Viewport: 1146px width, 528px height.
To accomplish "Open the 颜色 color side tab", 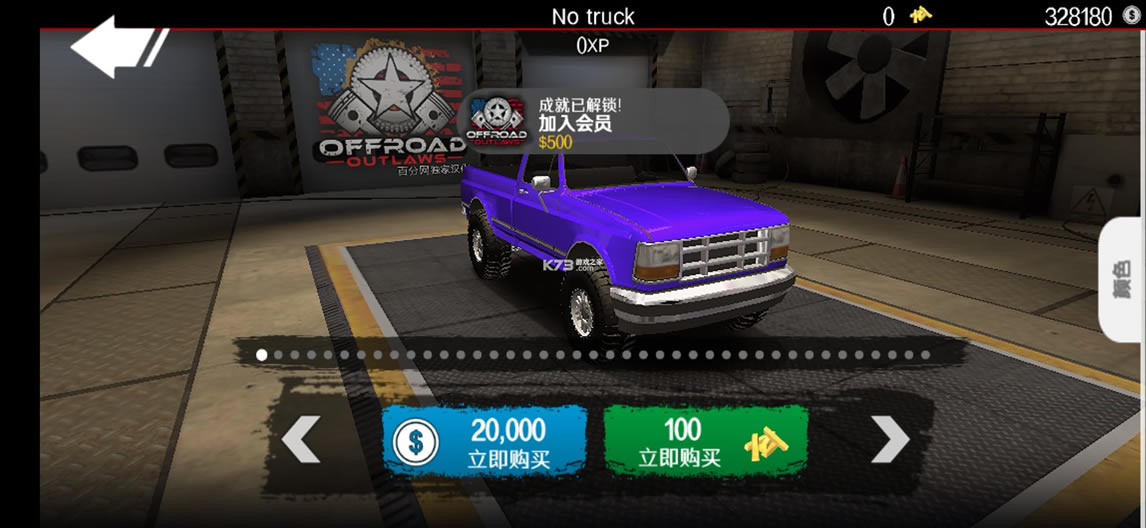I will [1122, 281].
